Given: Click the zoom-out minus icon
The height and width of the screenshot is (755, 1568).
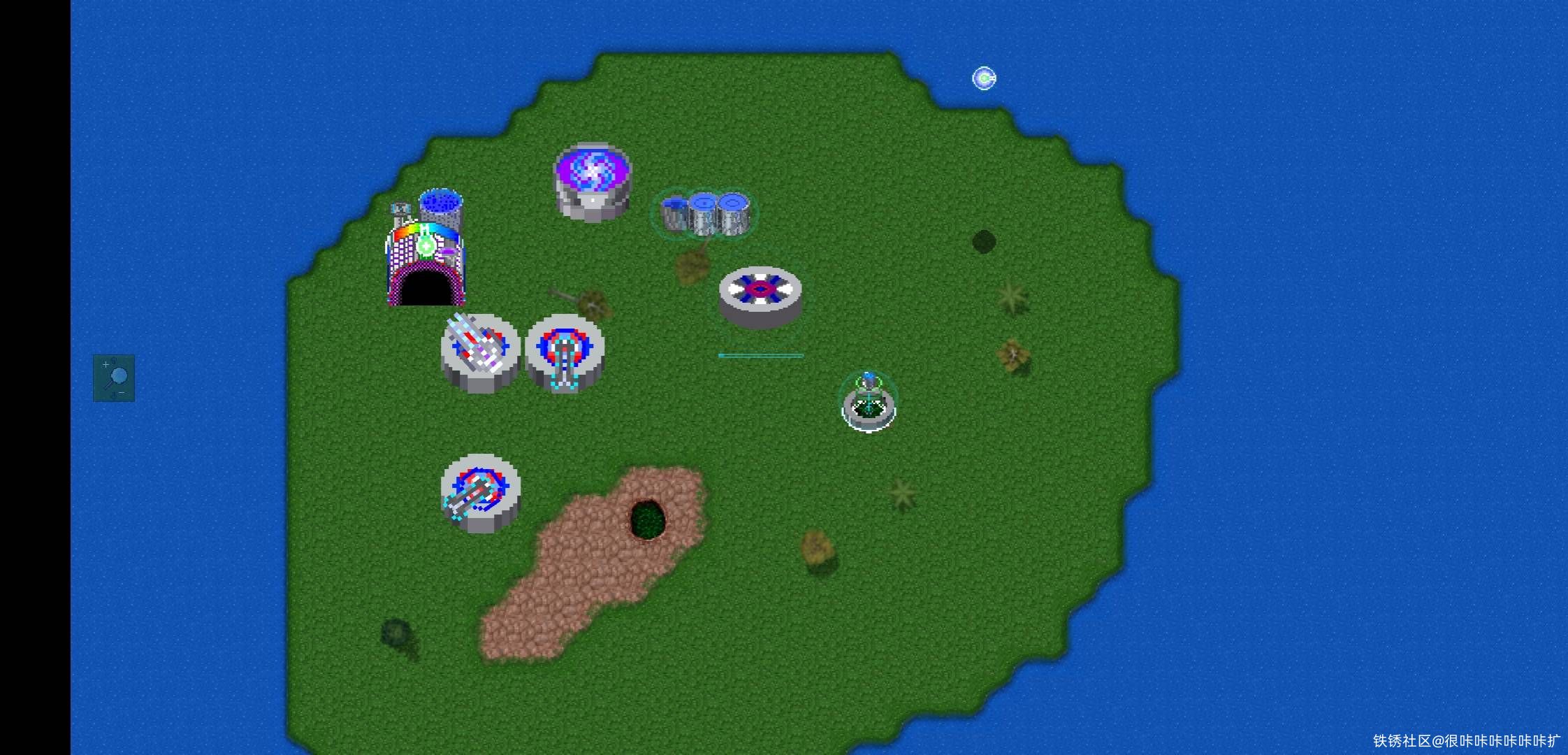Looking at the screenshot, I should point(121,393).
